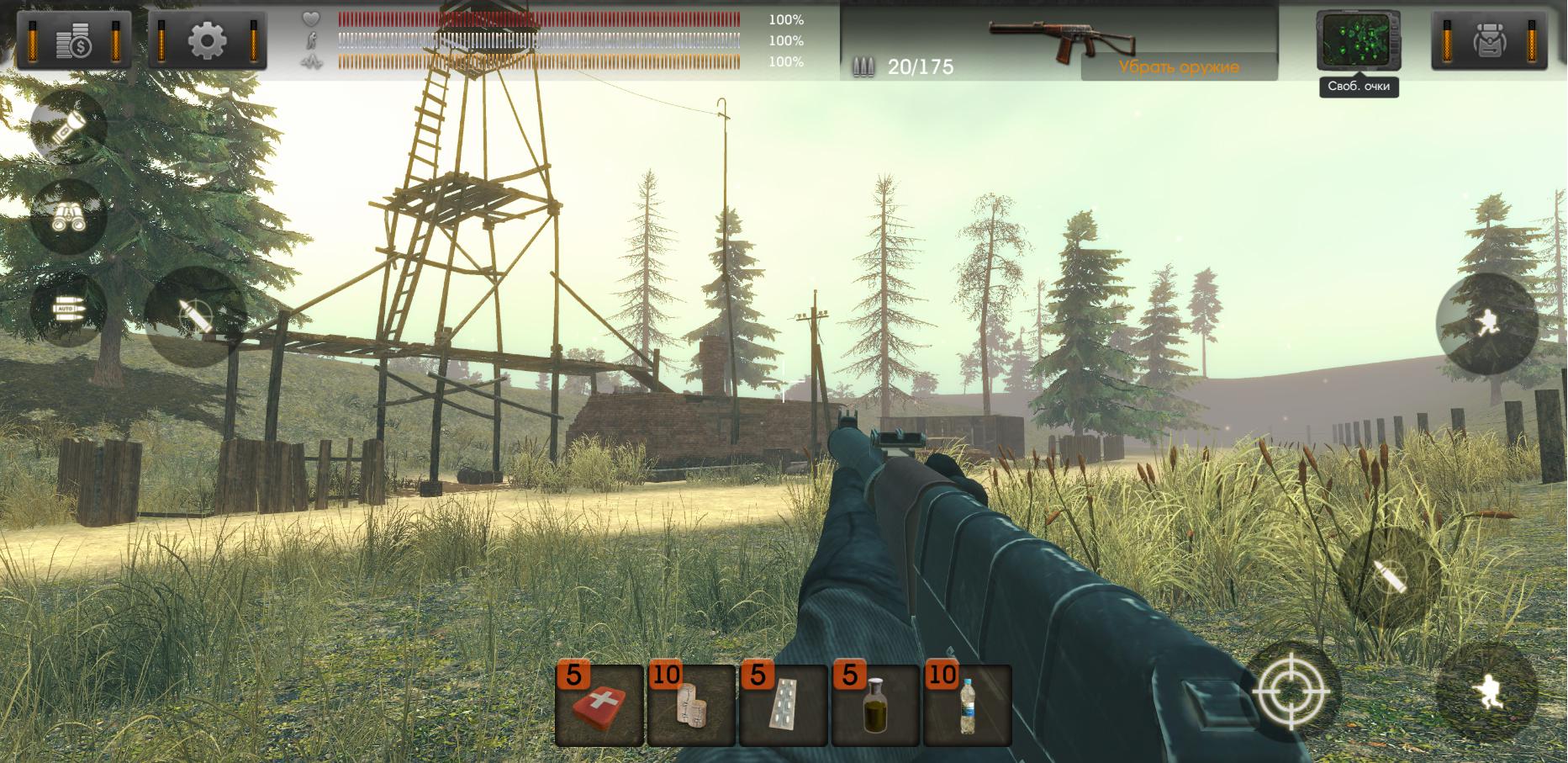This screenshot has width=1568, height=763.
Task: Toggle crouch stance button
Action: pos(1487,693)
